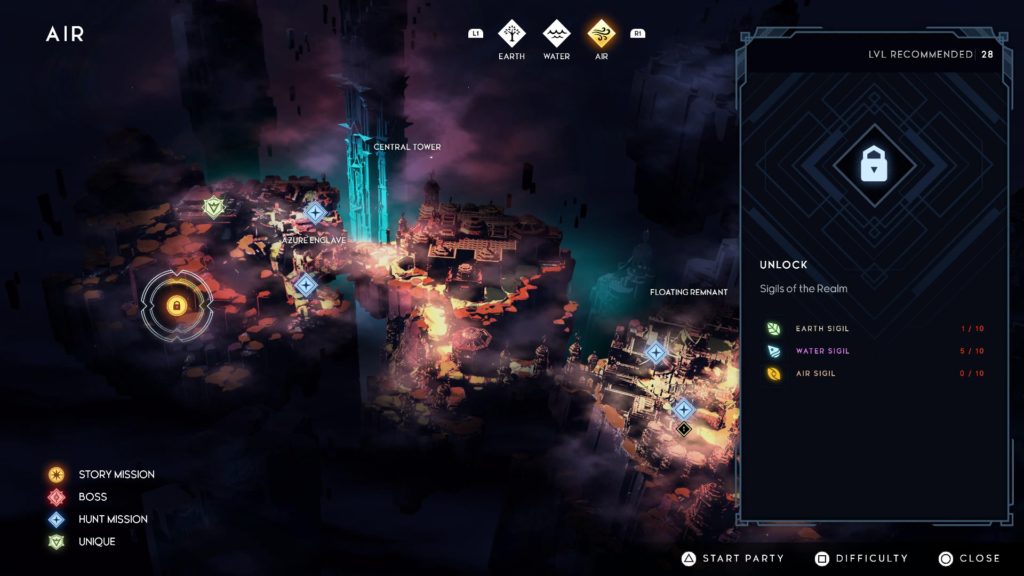Choose the green Unique mission marker
The width and height of the screenshot is (1024, 576).
tap(213, 207)
